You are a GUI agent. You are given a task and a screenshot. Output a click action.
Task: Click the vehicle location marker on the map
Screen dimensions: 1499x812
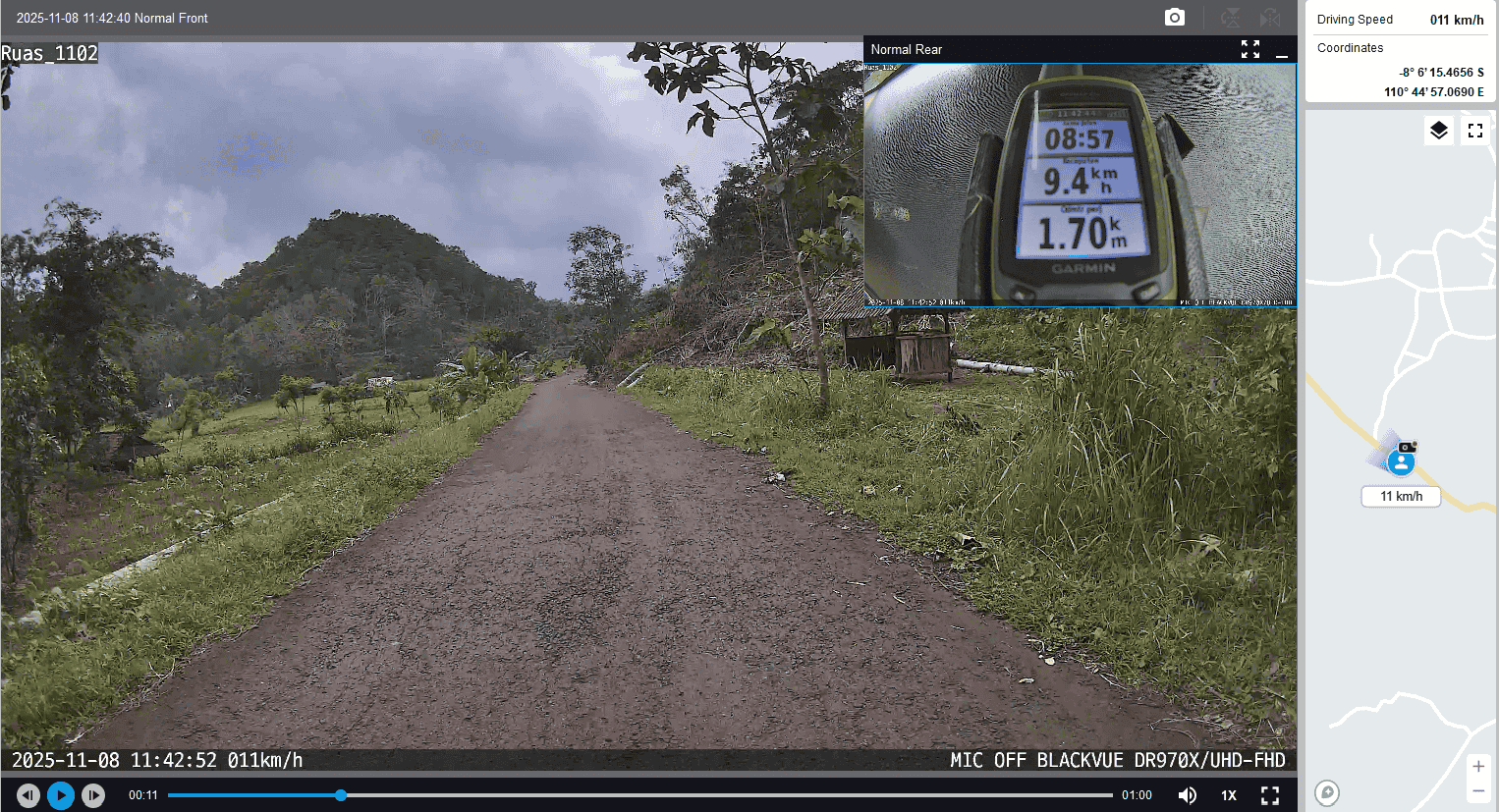(x=1402, y=460)
